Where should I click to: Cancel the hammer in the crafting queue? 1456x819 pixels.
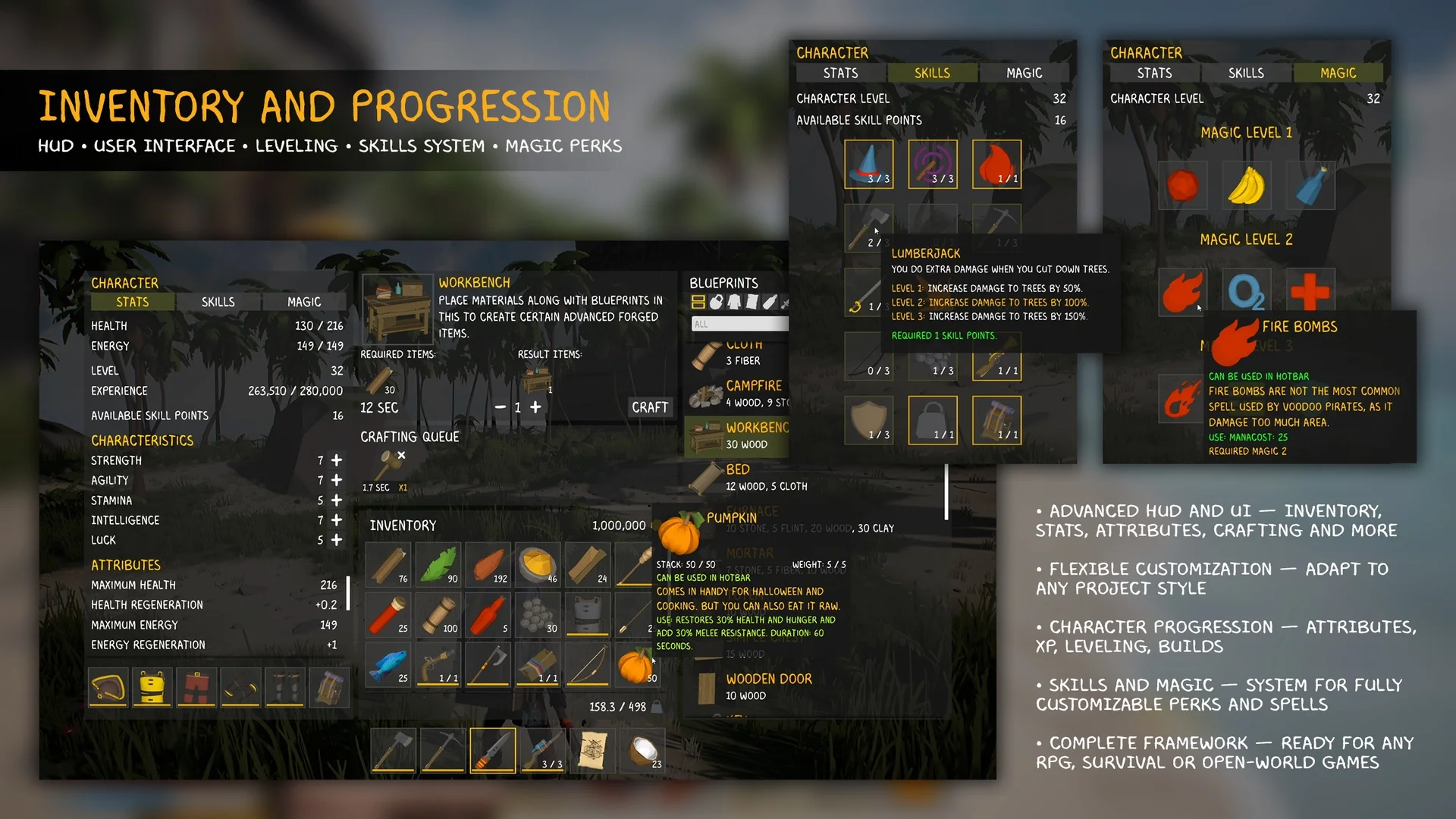[x=401, y=456]
